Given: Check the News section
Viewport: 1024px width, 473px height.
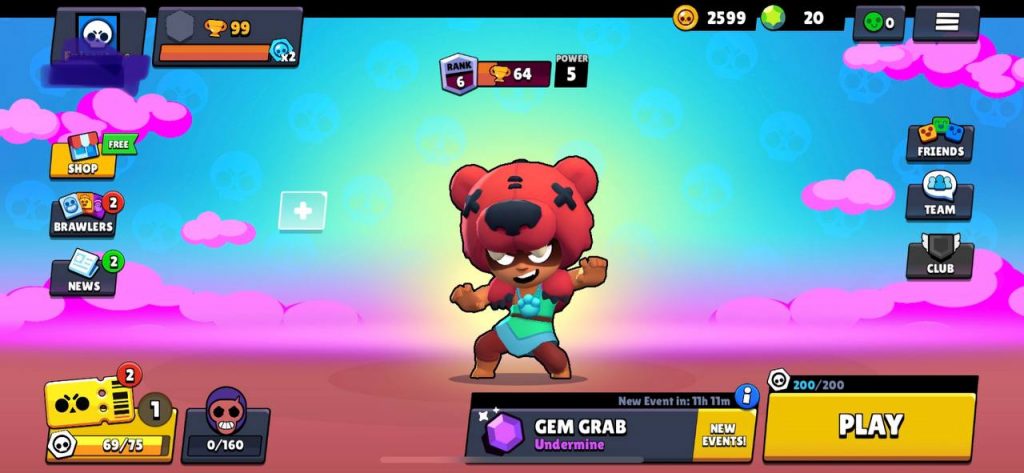Looking at the screenshot, I should (x=84, y=272).
